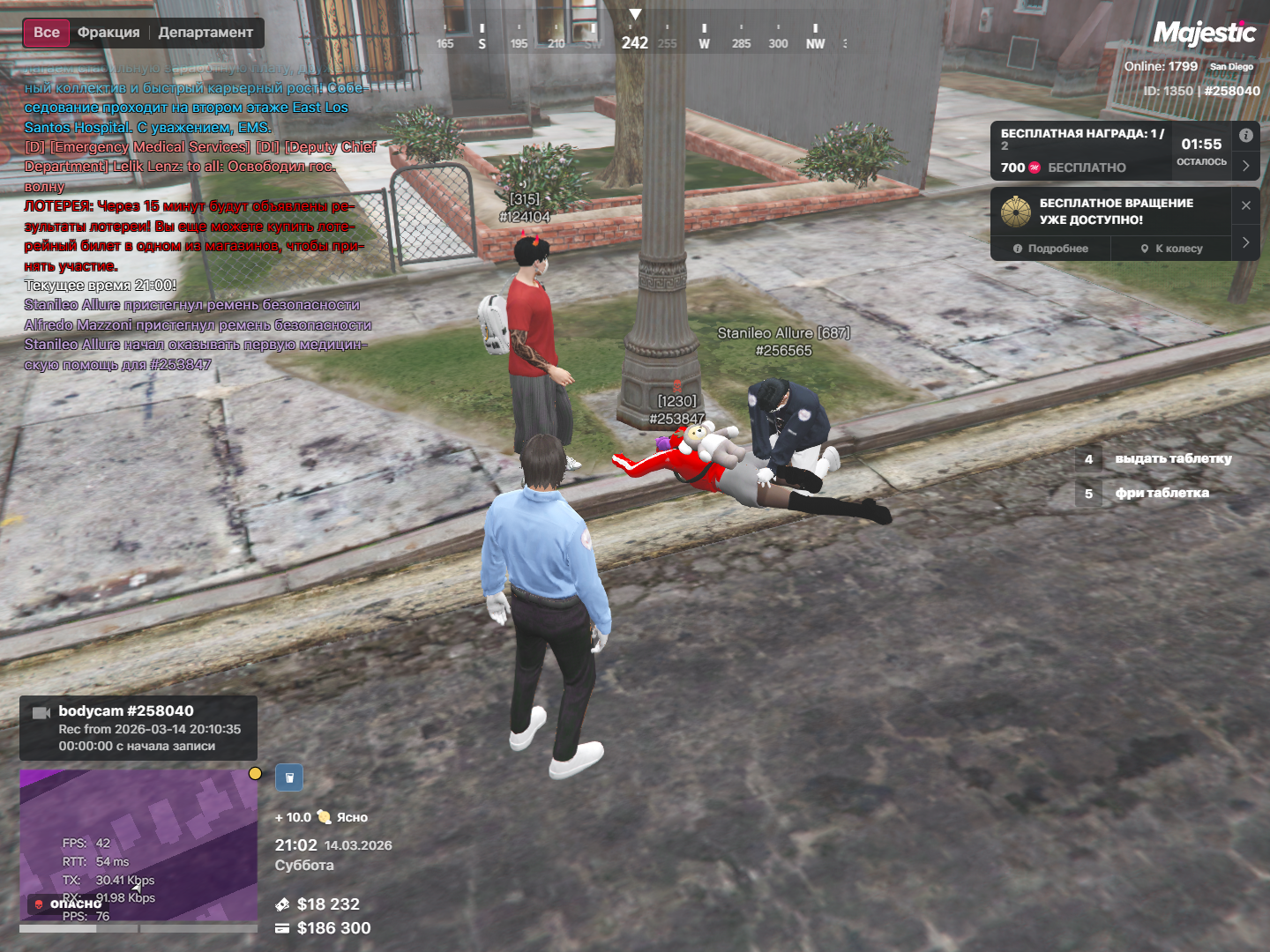
Task: Open Подробнее about the free spin
Action: [1050, 249]
